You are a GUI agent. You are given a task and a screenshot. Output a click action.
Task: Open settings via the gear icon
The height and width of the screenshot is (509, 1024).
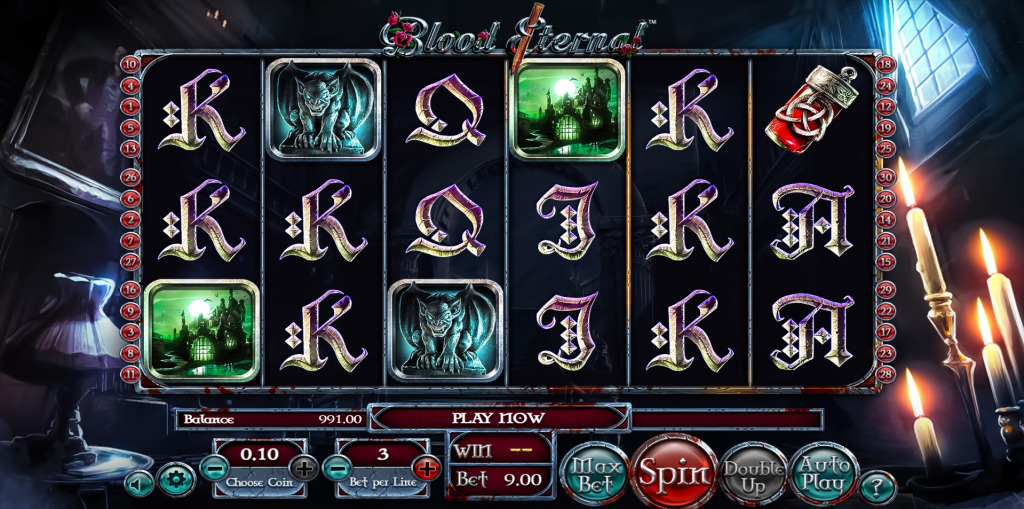175,482
